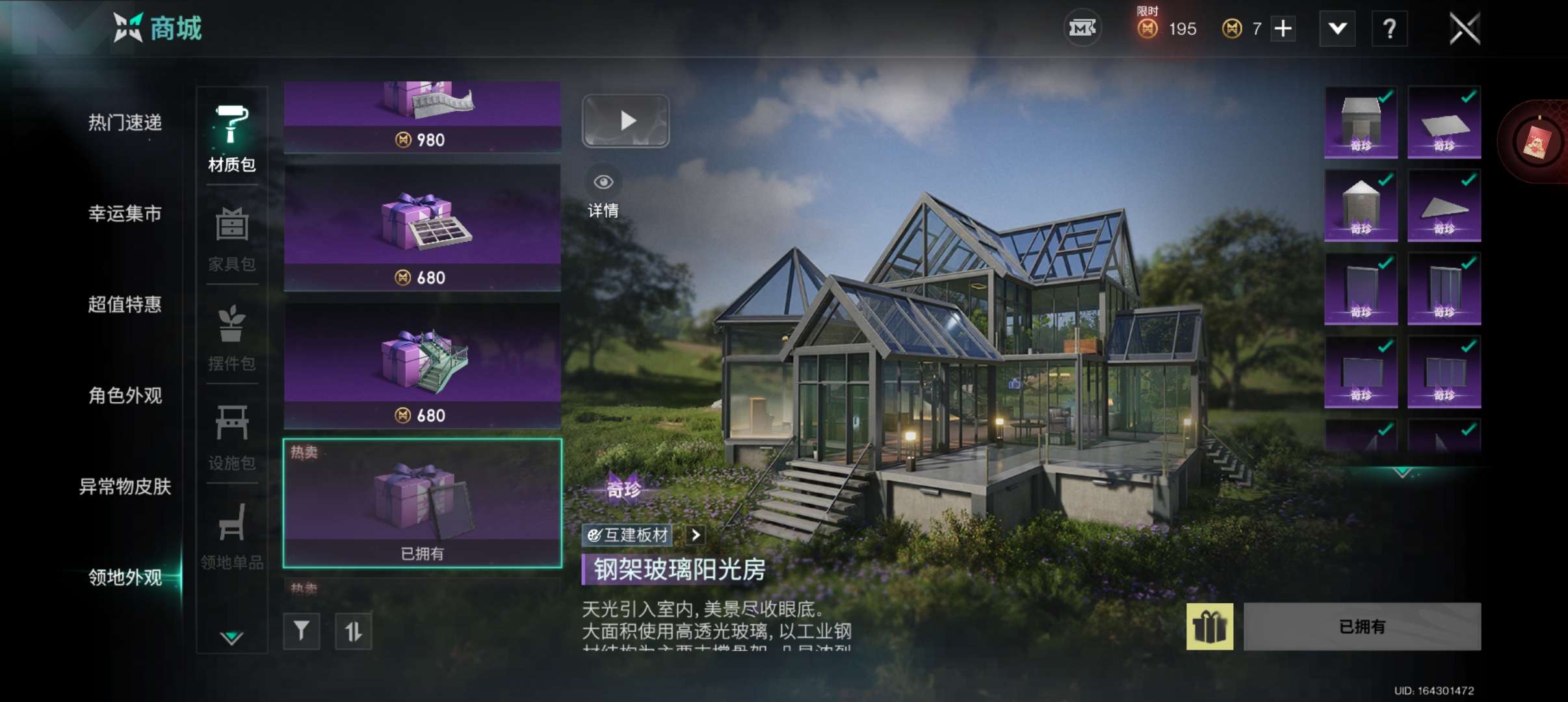Viewport: 1568px width, 702px height.
Task: Open the coupon ticket icon
Action: coord(1082,29)
